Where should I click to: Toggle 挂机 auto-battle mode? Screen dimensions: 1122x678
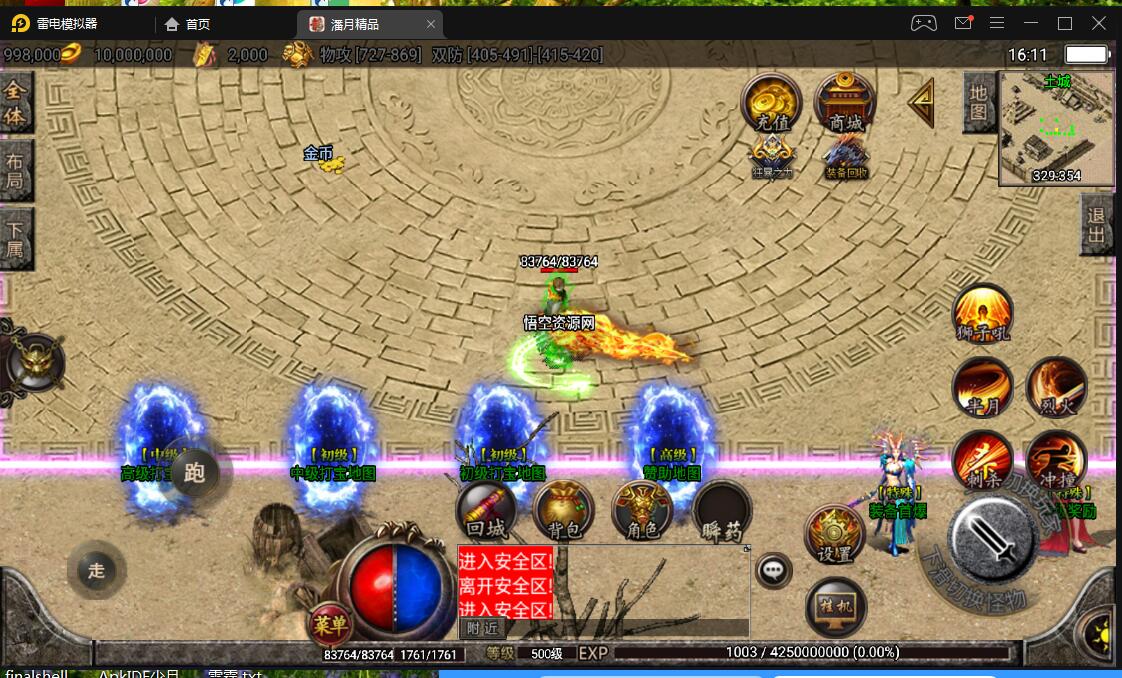[835, 607]
